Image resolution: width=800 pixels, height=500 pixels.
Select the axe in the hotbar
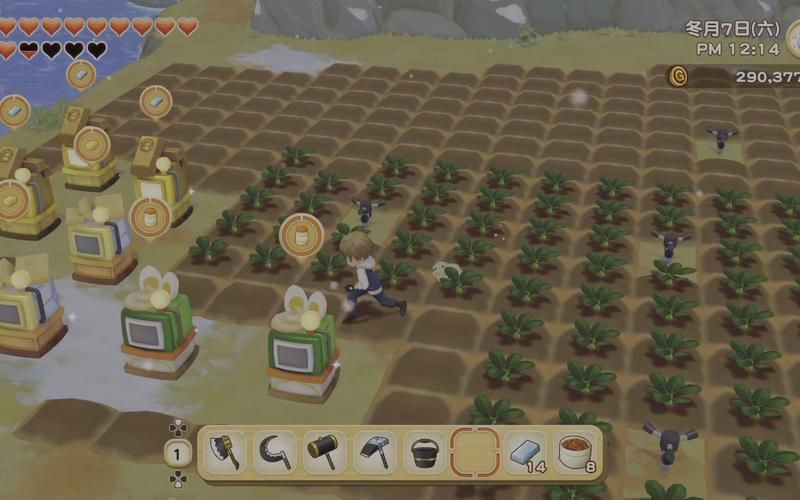(x=224, y=452)
